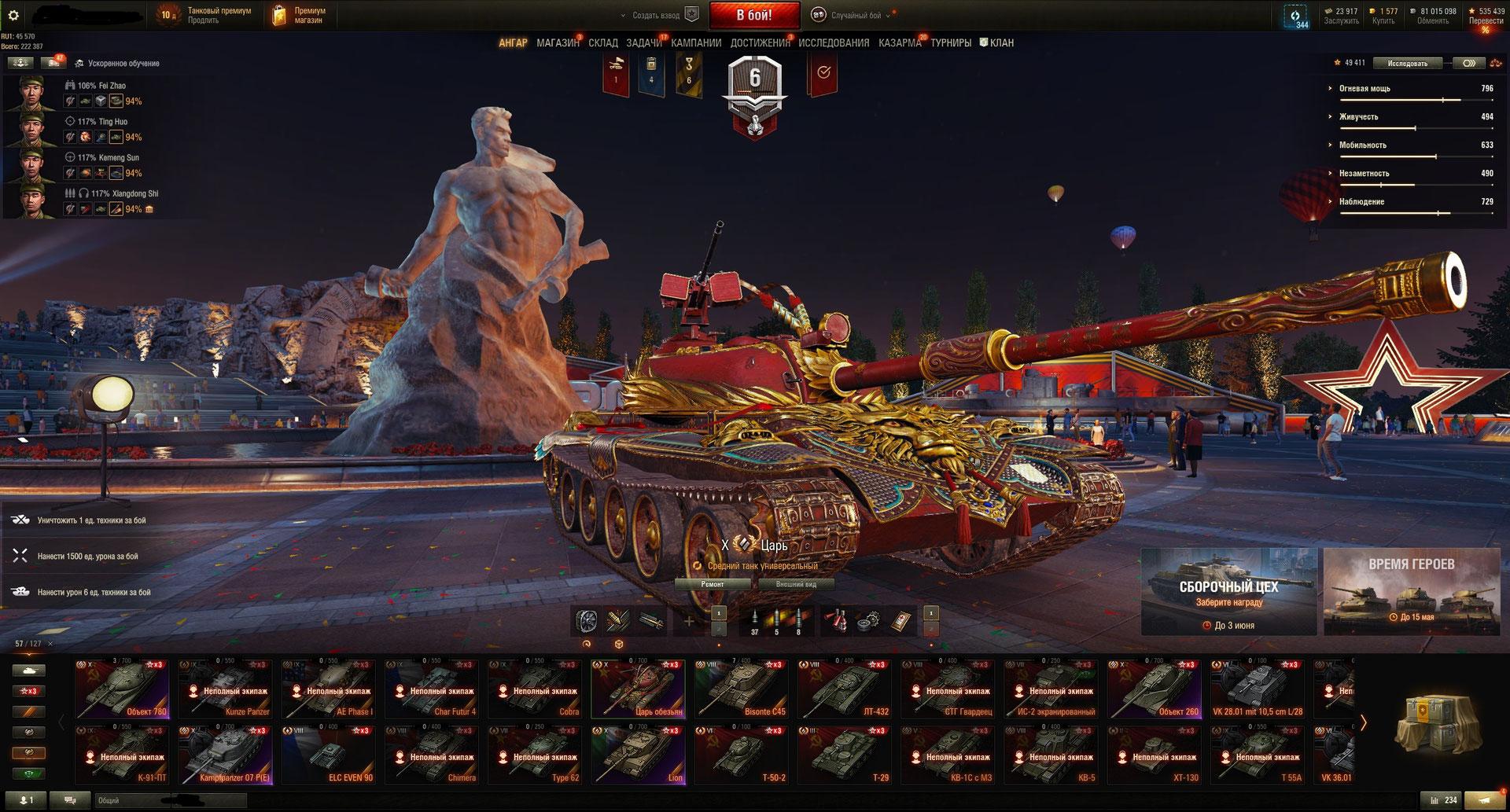
Task: Open the ТУРНИРЫ tournaments tab
Action: [x=951, y=43]
